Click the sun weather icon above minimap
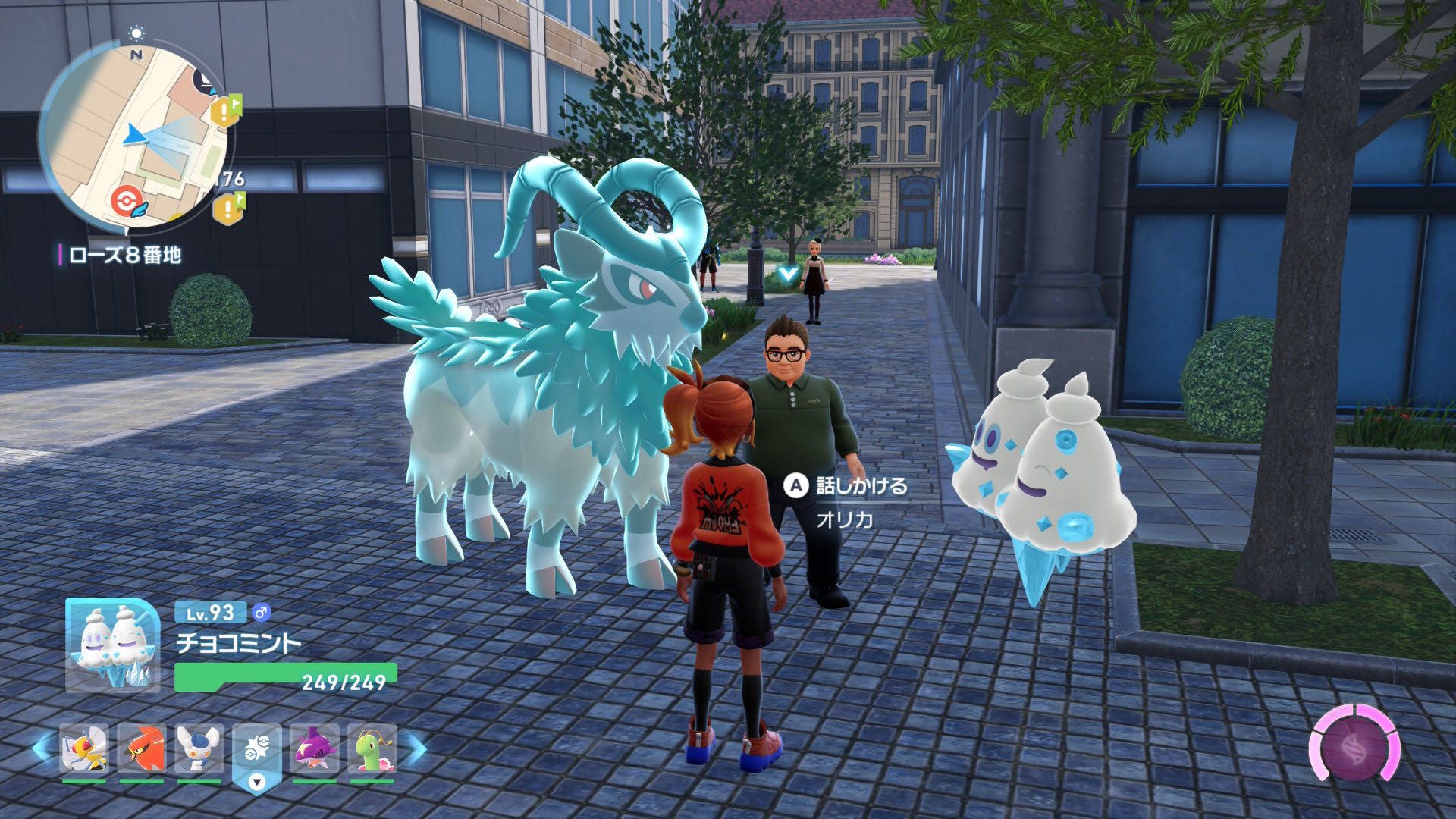The width and height of the screenshot is (1456, 819). click(136, 32)
